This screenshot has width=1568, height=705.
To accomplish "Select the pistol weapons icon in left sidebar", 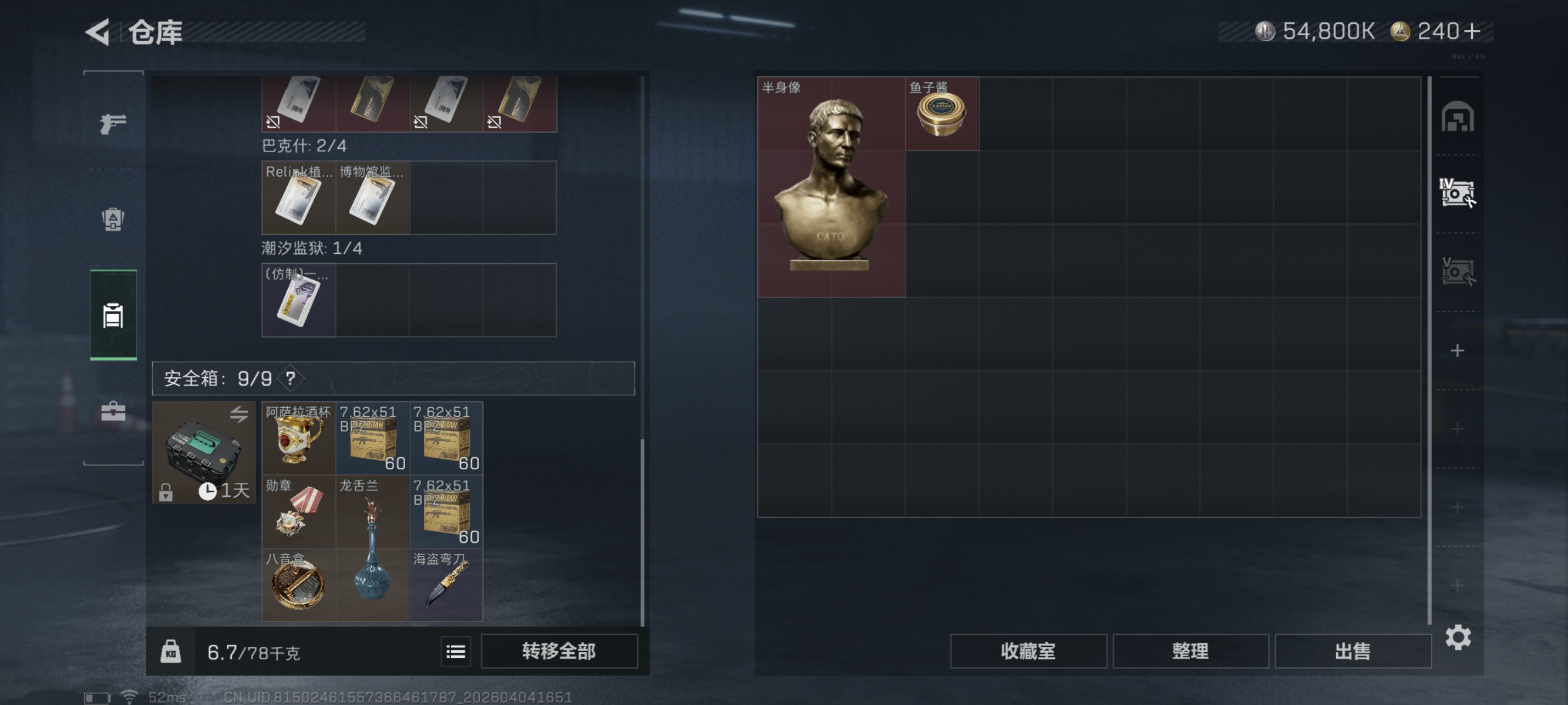I will tap(113, 123).
